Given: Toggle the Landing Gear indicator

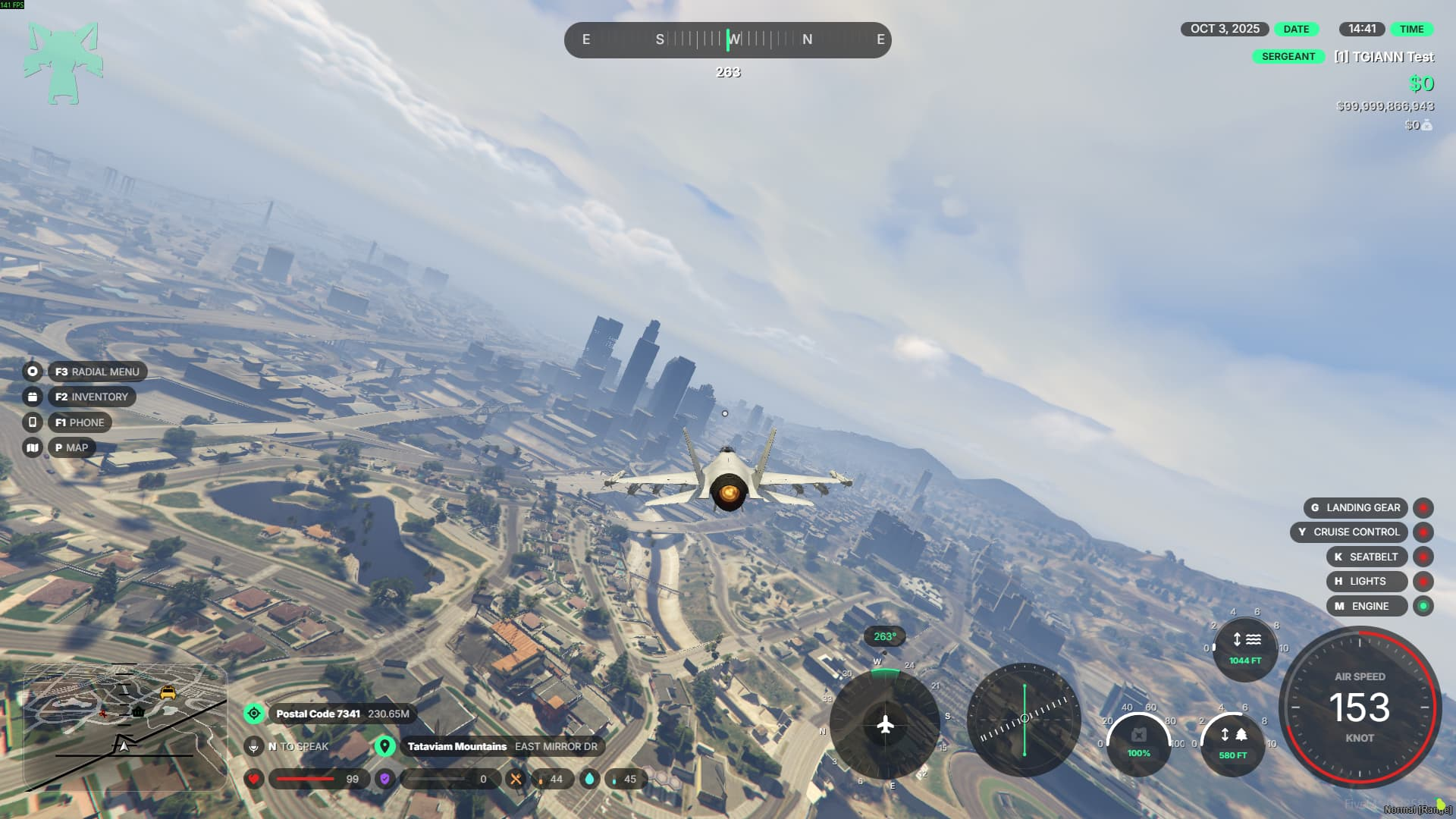Looking at the screenshot, I should 1423,507.
